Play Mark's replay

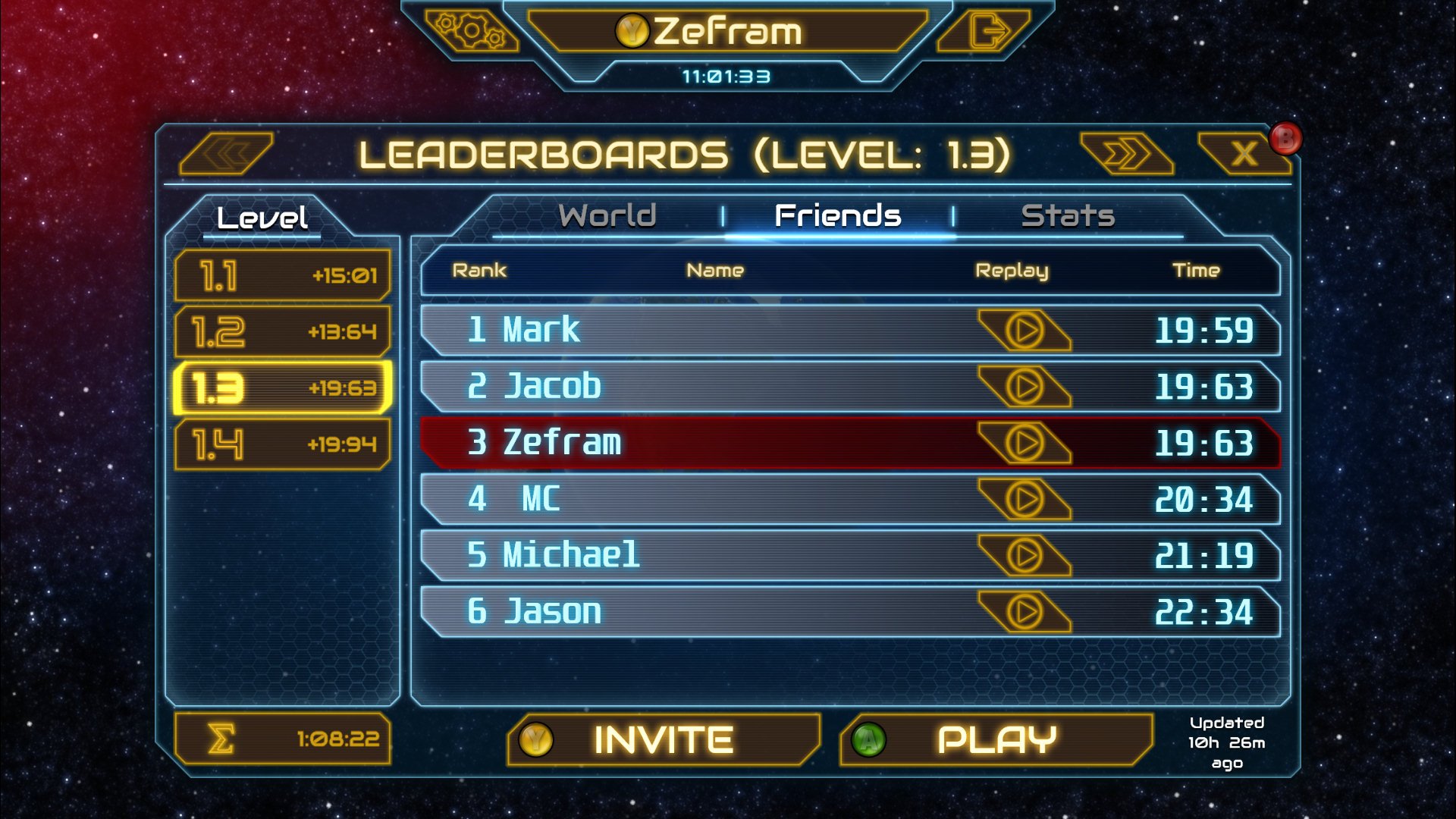point(1025,330)
